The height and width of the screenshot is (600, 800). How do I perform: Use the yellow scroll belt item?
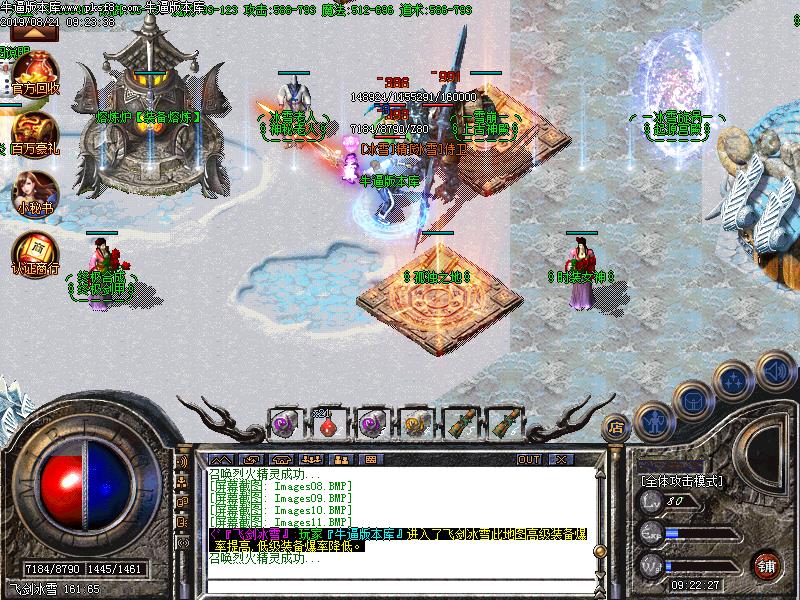pos(416,424)
